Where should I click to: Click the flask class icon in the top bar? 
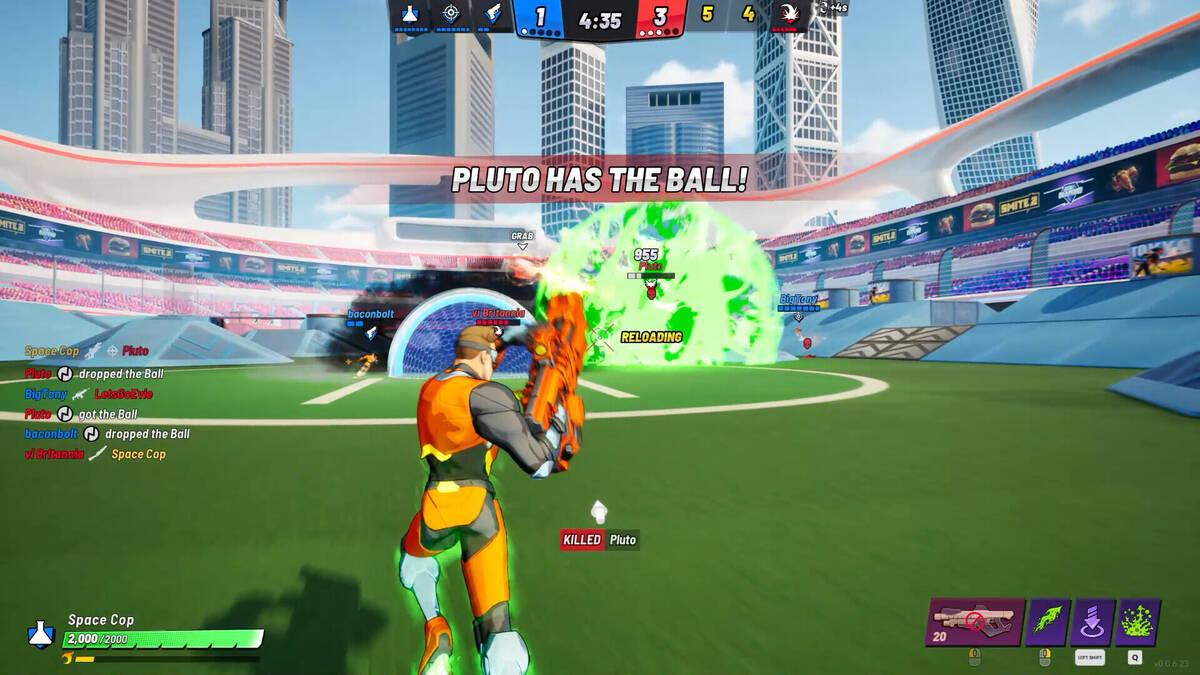409,14
